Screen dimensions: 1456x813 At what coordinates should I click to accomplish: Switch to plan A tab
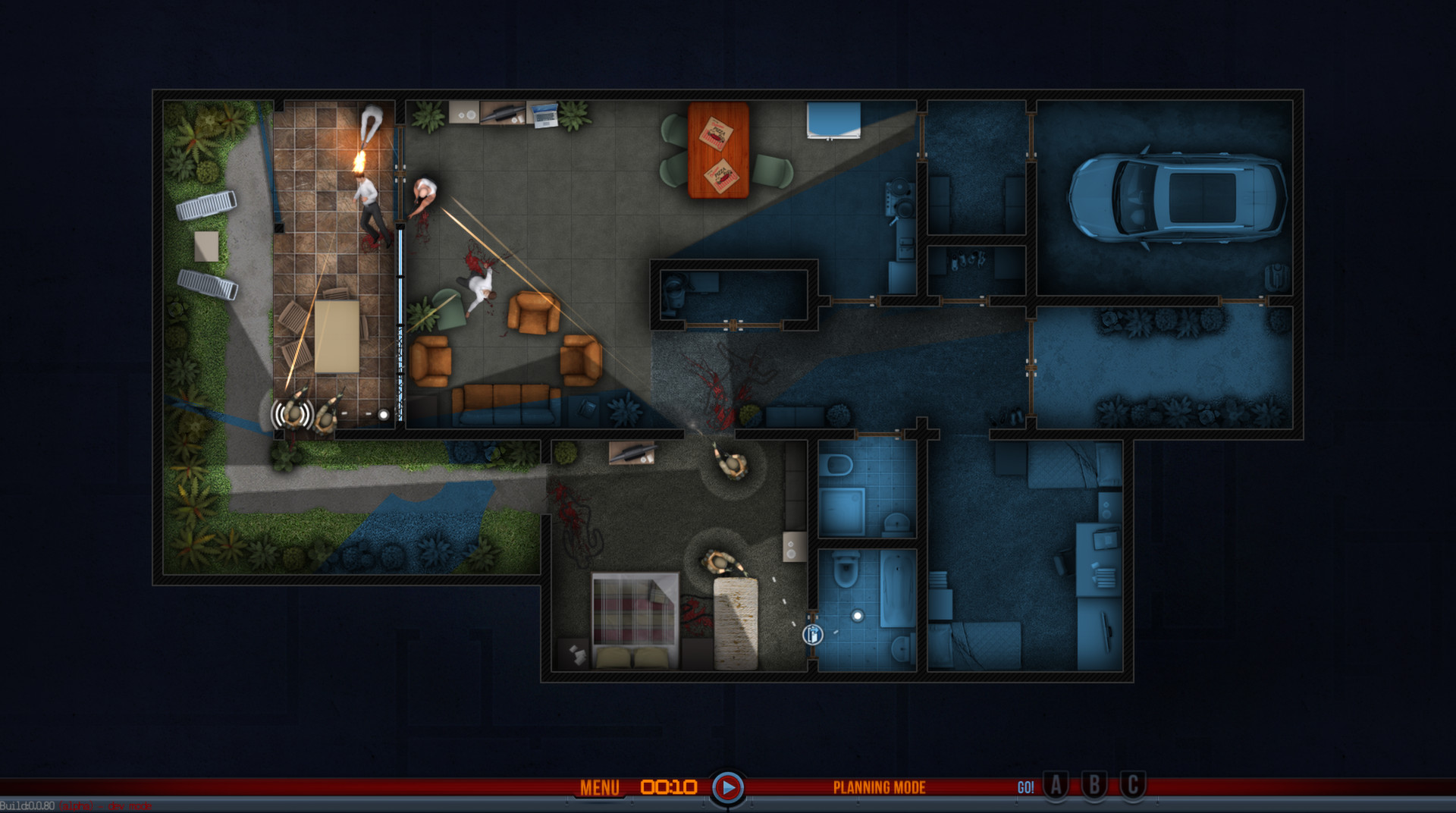coord(1056,787)
